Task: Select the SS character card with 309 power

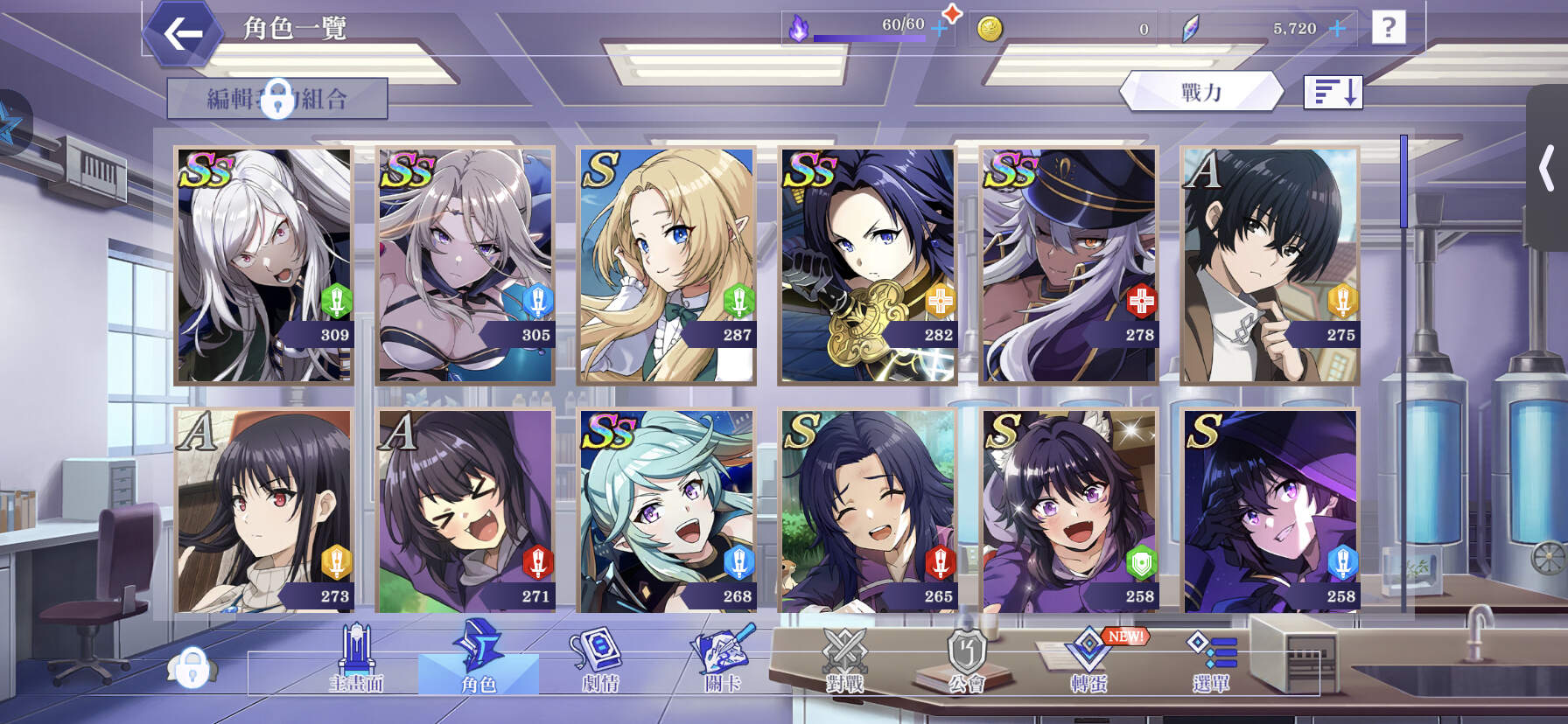Action: (264, 265)
